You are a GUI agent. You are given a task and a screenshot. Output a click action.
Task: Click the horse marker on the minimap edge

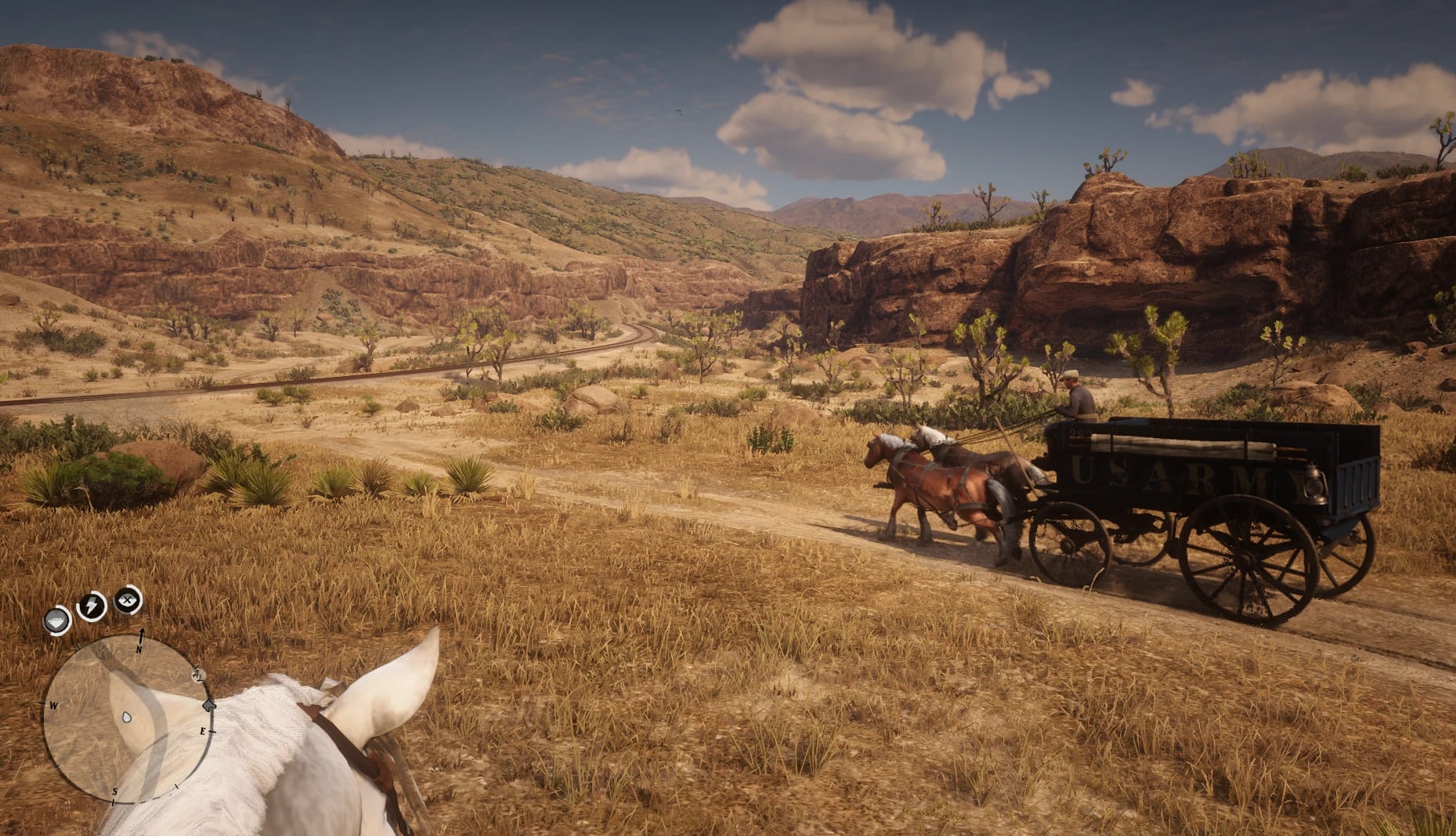point(208,704)
